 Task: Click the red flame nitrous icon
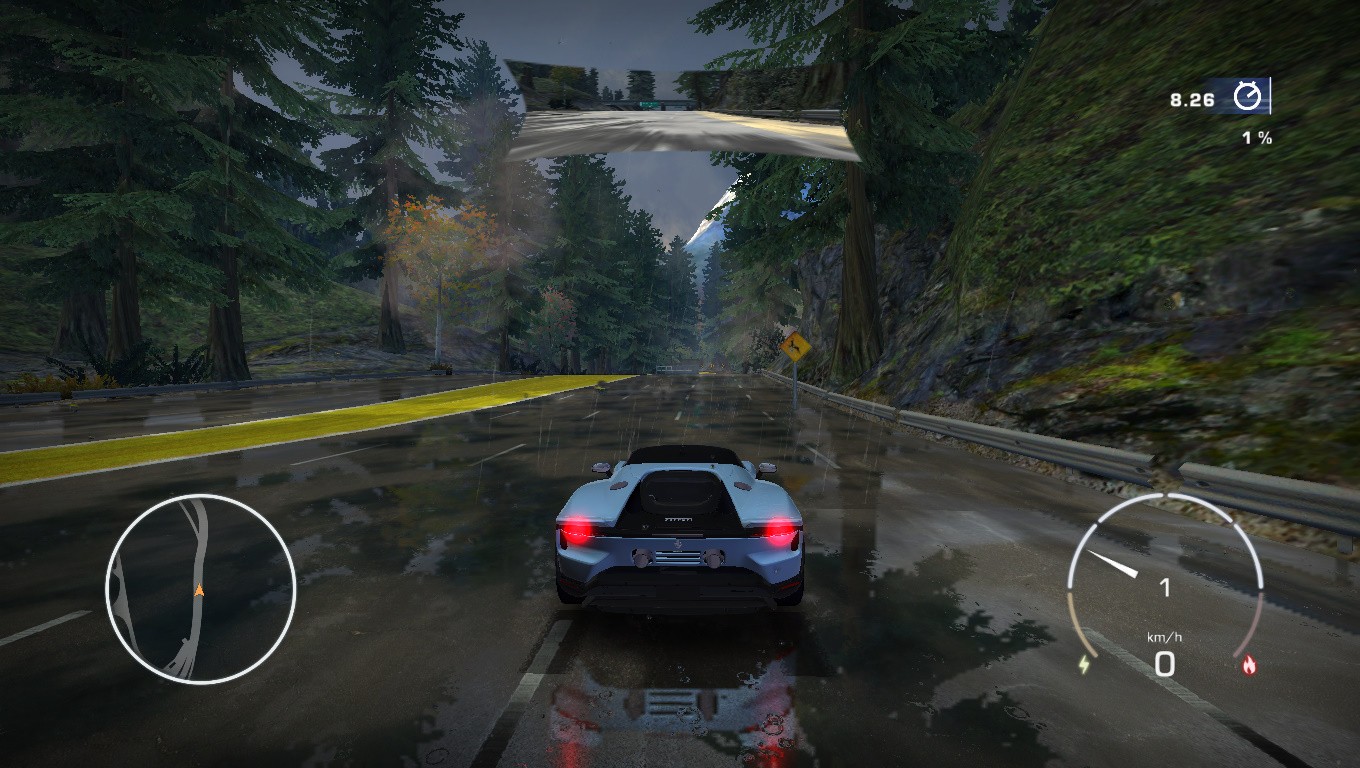point(1248,664)
